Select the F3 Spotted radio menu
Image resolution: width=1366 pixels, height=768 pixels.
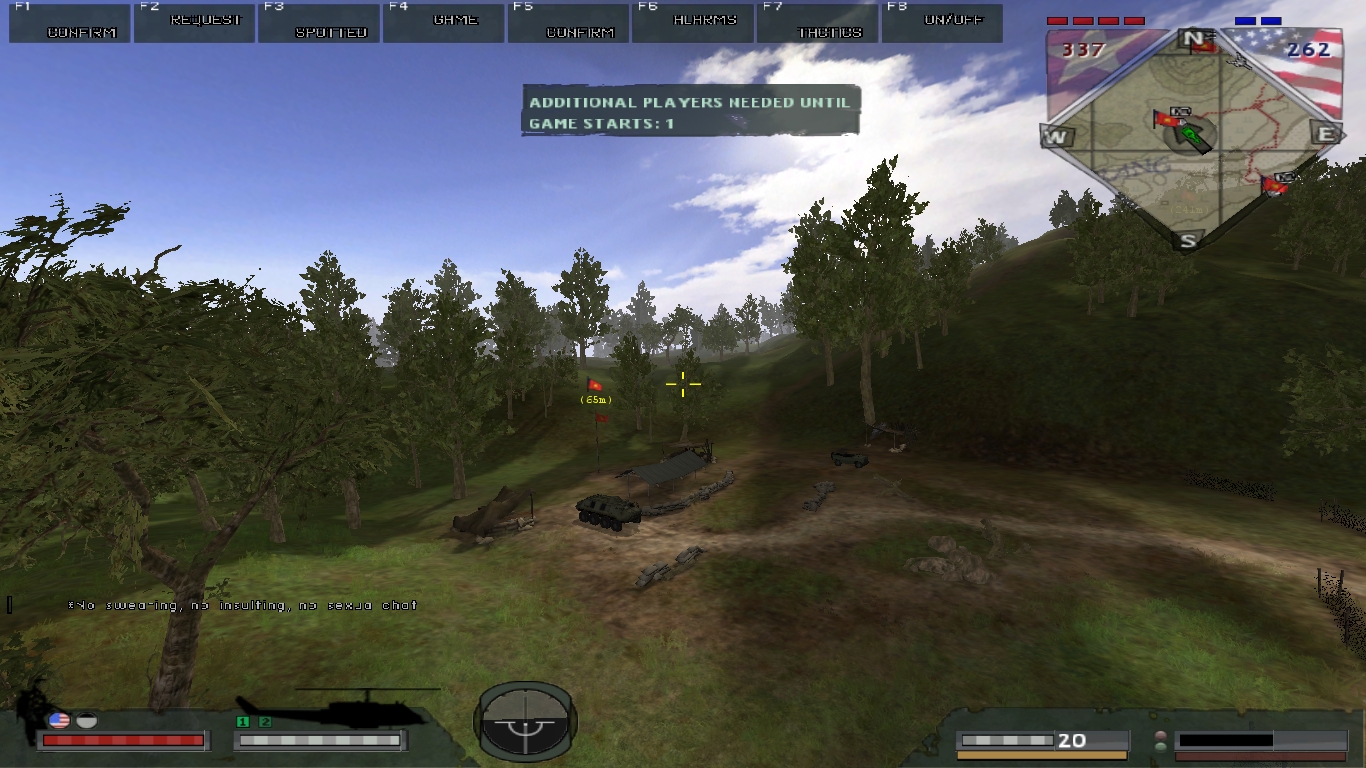click(319, 23)
